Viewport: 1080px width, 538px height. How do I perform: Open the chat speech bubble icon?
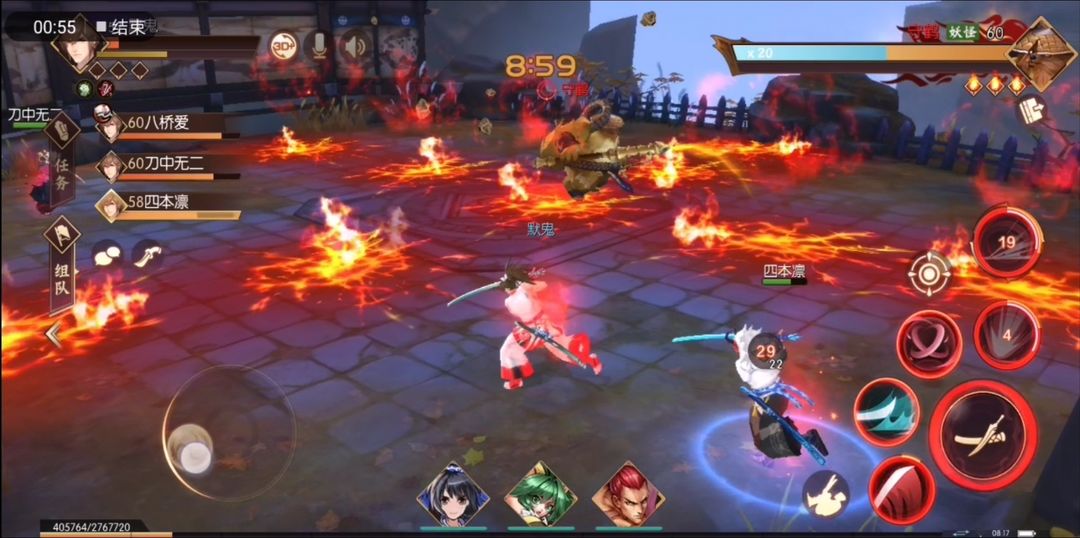(x=106, y=255)
